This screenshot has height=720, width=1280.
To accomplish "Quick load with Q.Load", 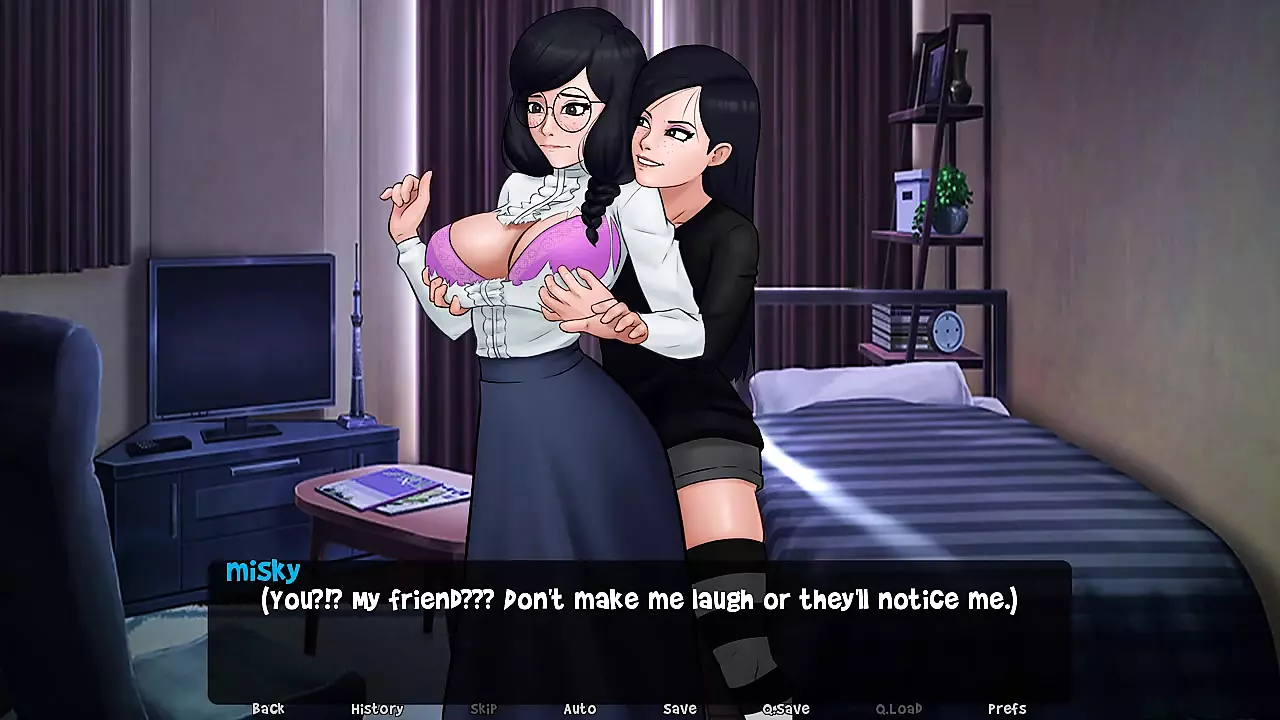I will pyautogui.click(x=899, y=708).
